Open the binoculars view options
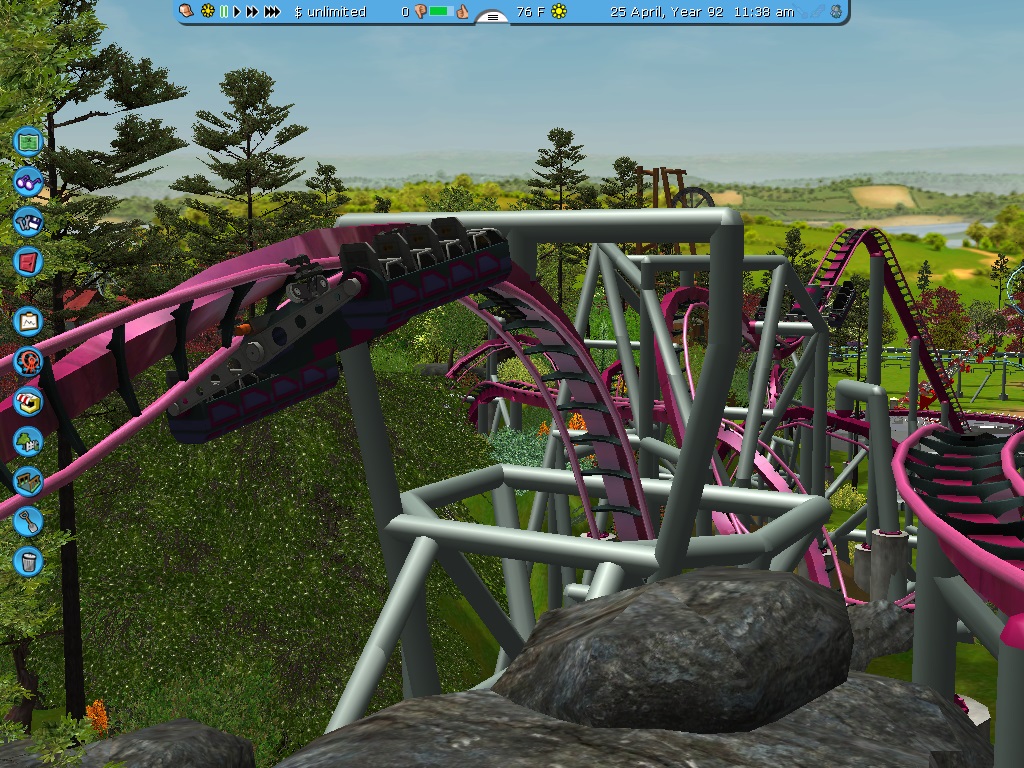The image size is (1024, 768). point(28,182)
